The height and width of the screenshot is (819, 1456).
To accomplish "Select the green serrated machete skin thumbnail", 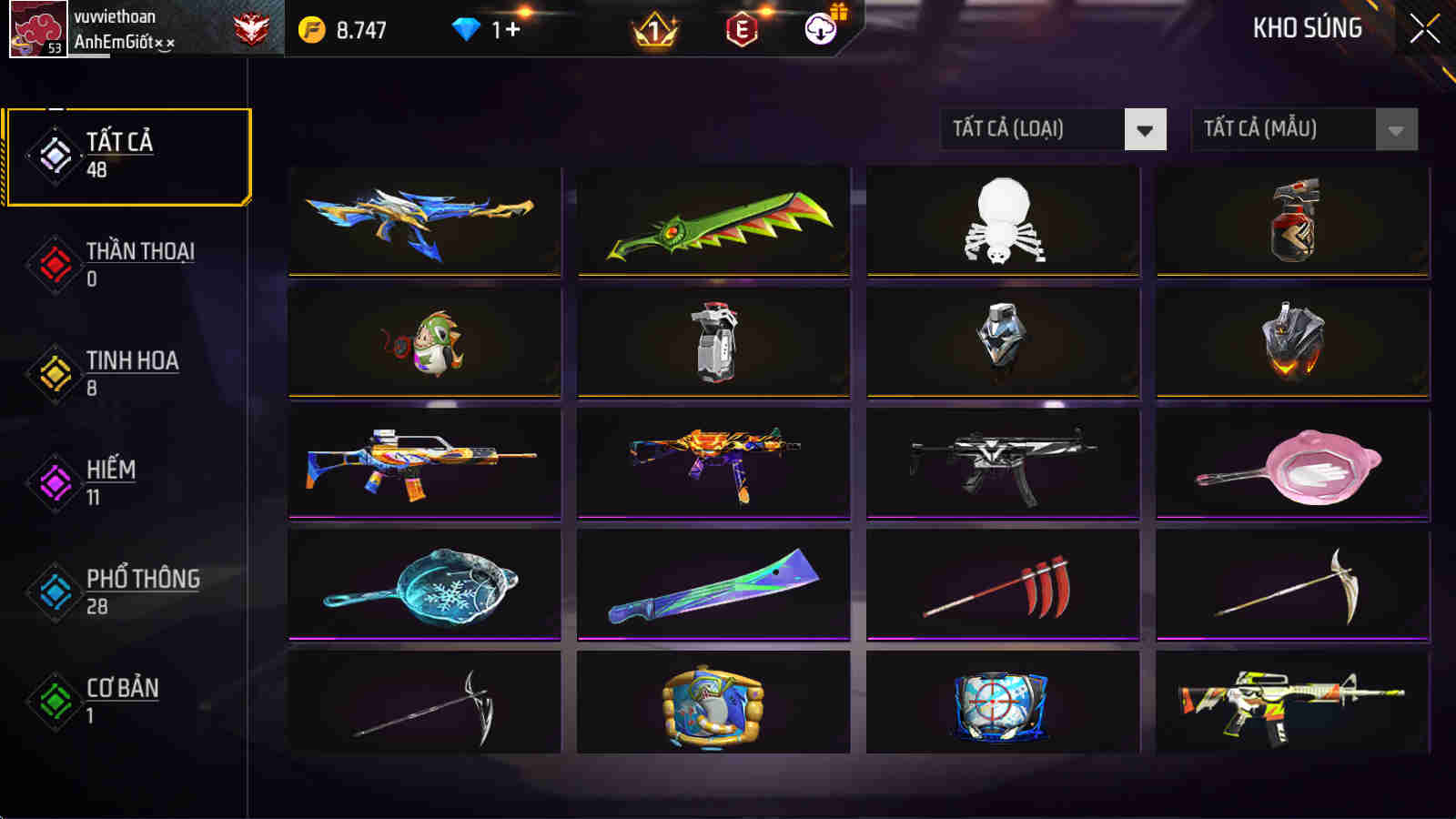I will (x=714, y=223).
